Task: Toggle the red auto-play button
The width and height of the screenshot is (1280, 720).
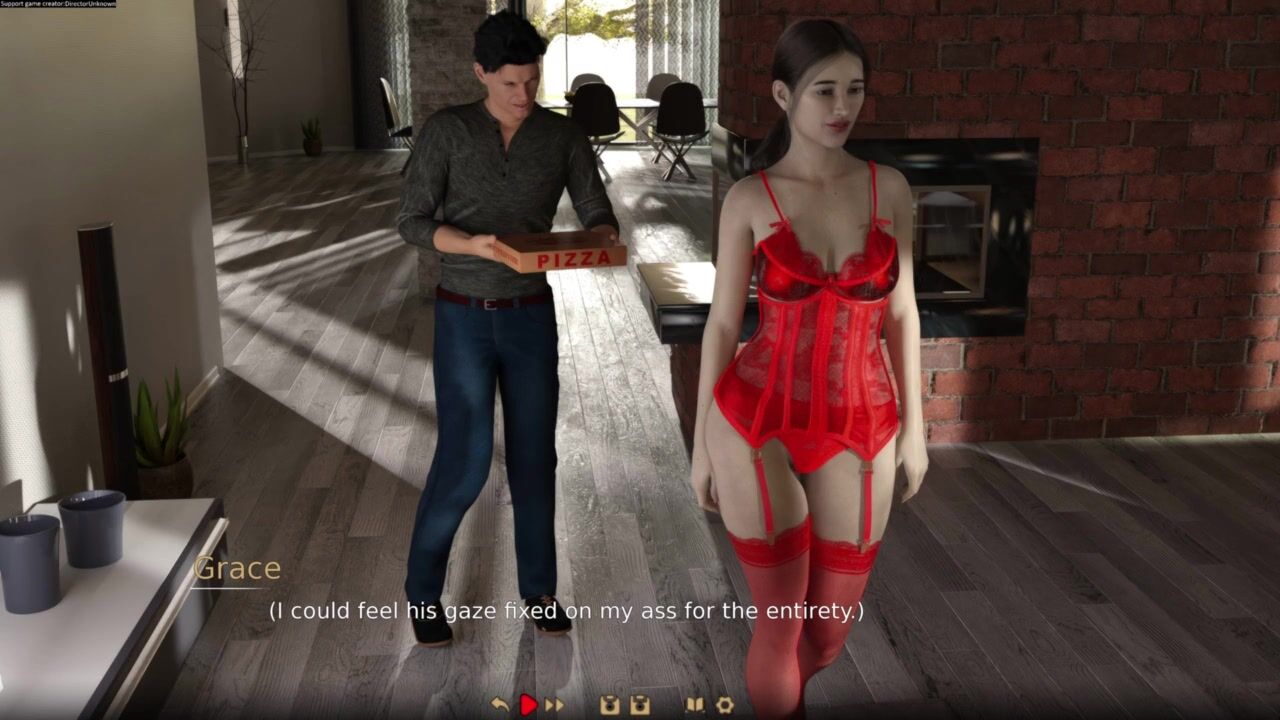Action: pyautogui.click(x=528, y=705)
